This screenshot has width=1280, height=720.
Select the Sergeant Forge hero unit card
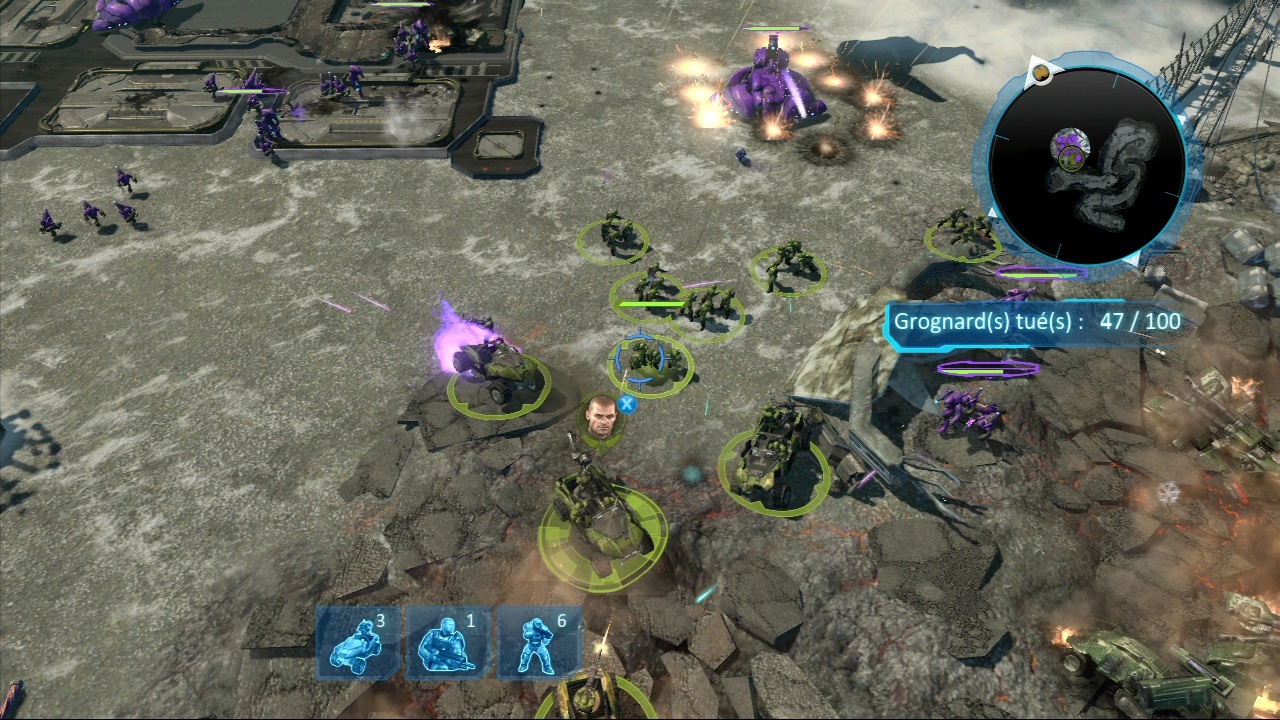447,642
